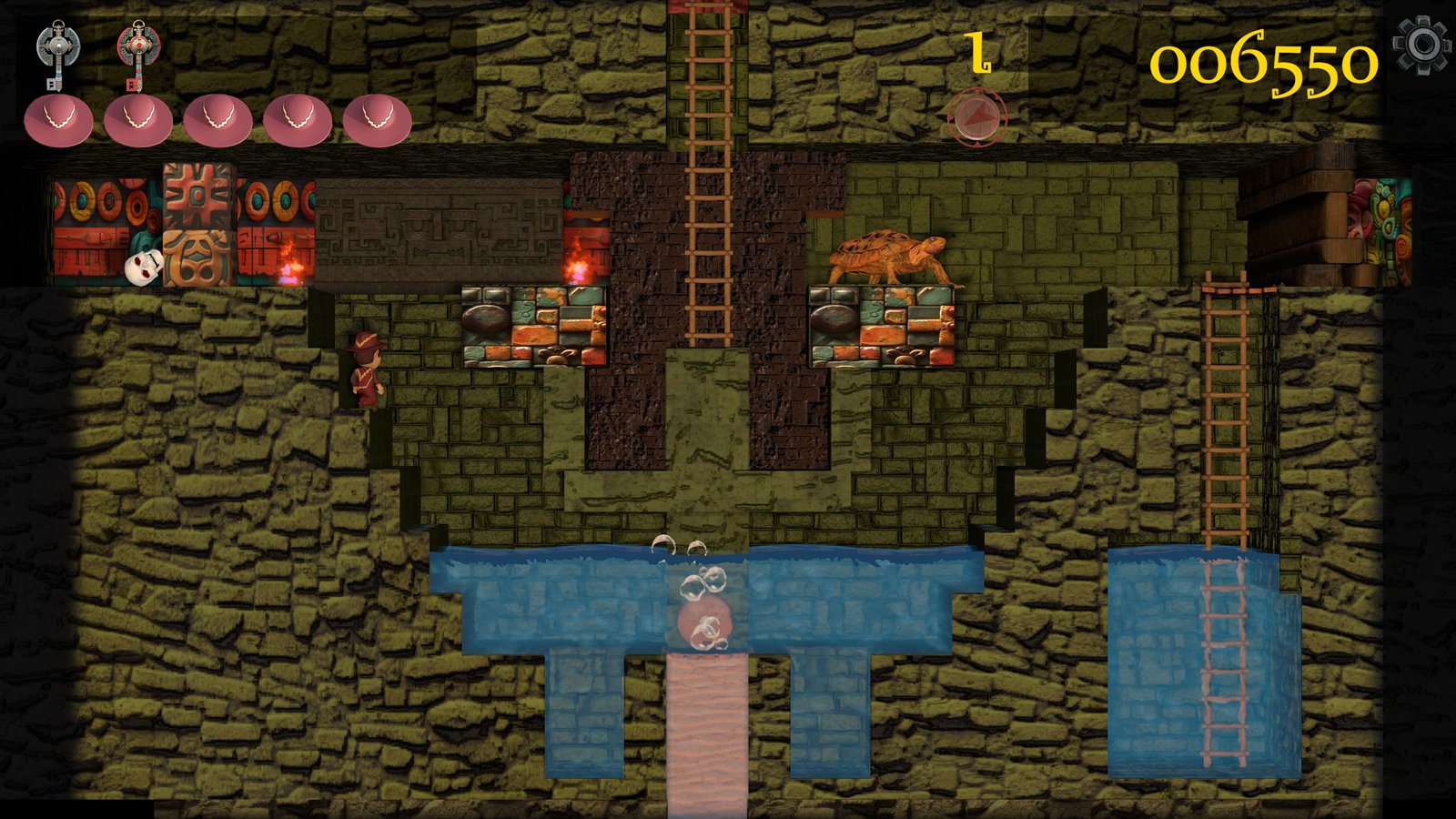Select the red key in the inventory
This screenshot has height=819, width=1456.
click(138, 53)
